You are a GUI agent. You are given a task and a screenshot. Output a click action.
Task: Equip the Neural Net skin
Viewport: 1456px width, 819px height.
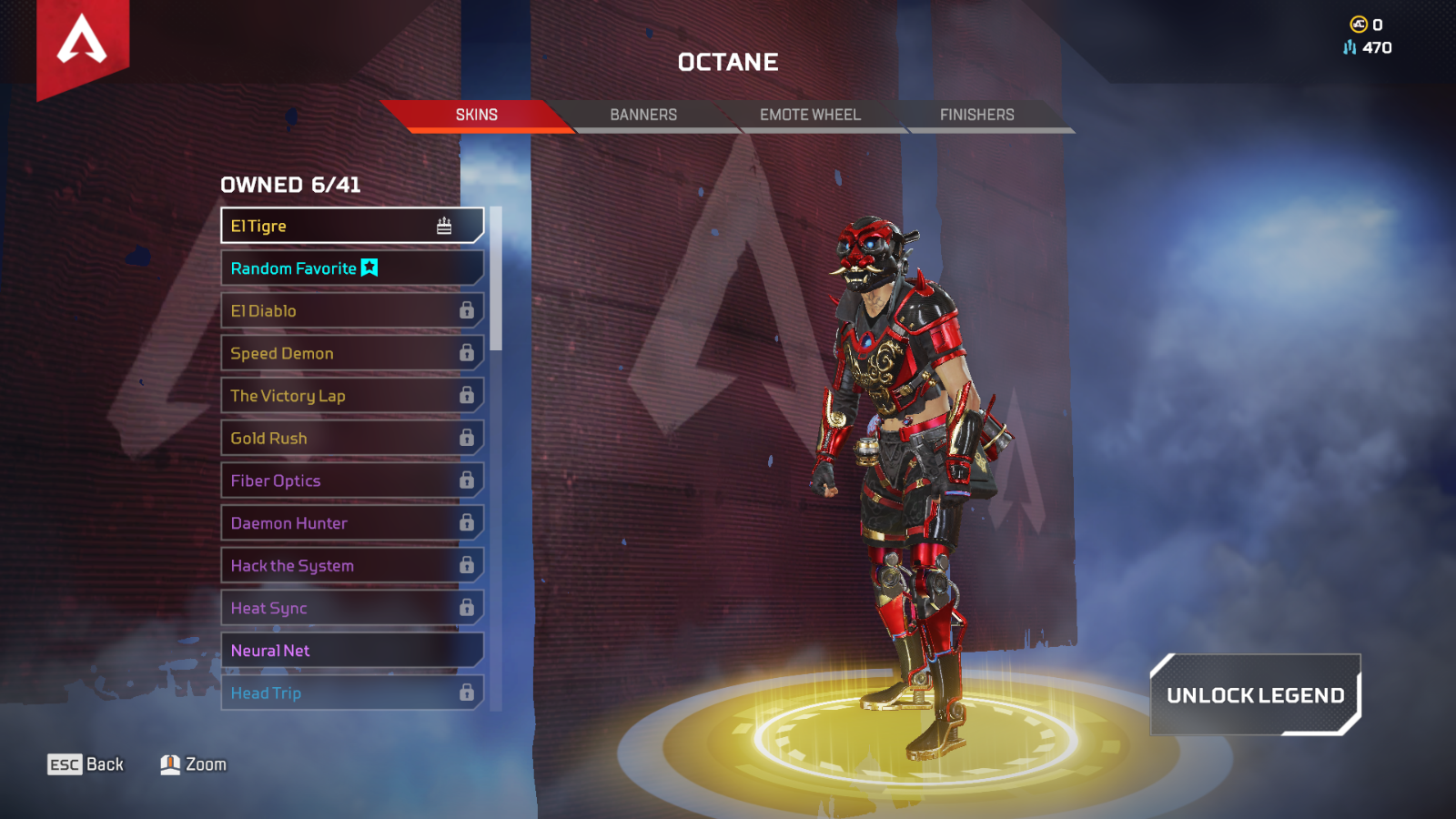351,651
